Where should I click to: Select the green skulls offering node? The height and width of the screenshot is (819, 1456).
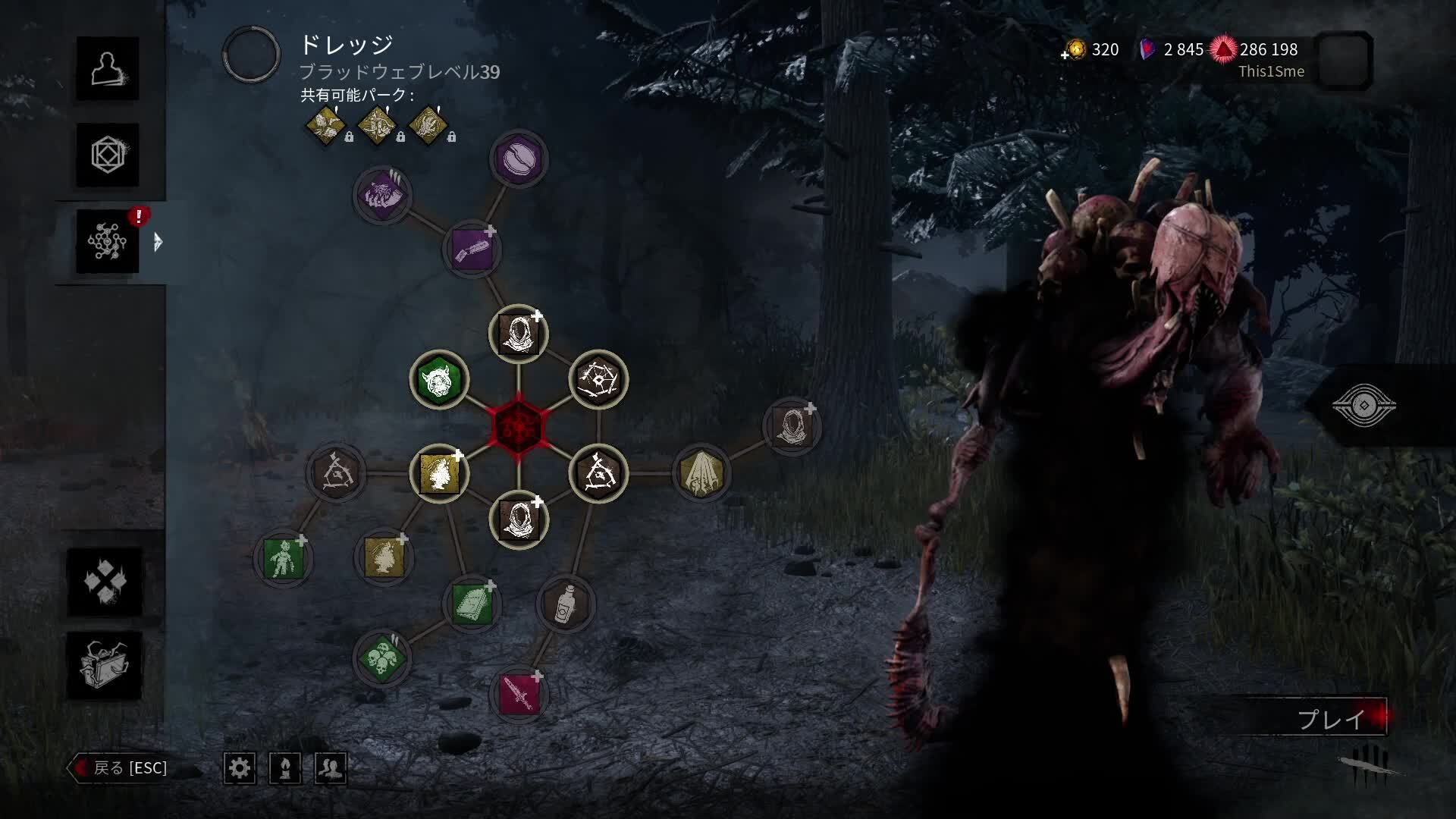[x=382, y=657]
